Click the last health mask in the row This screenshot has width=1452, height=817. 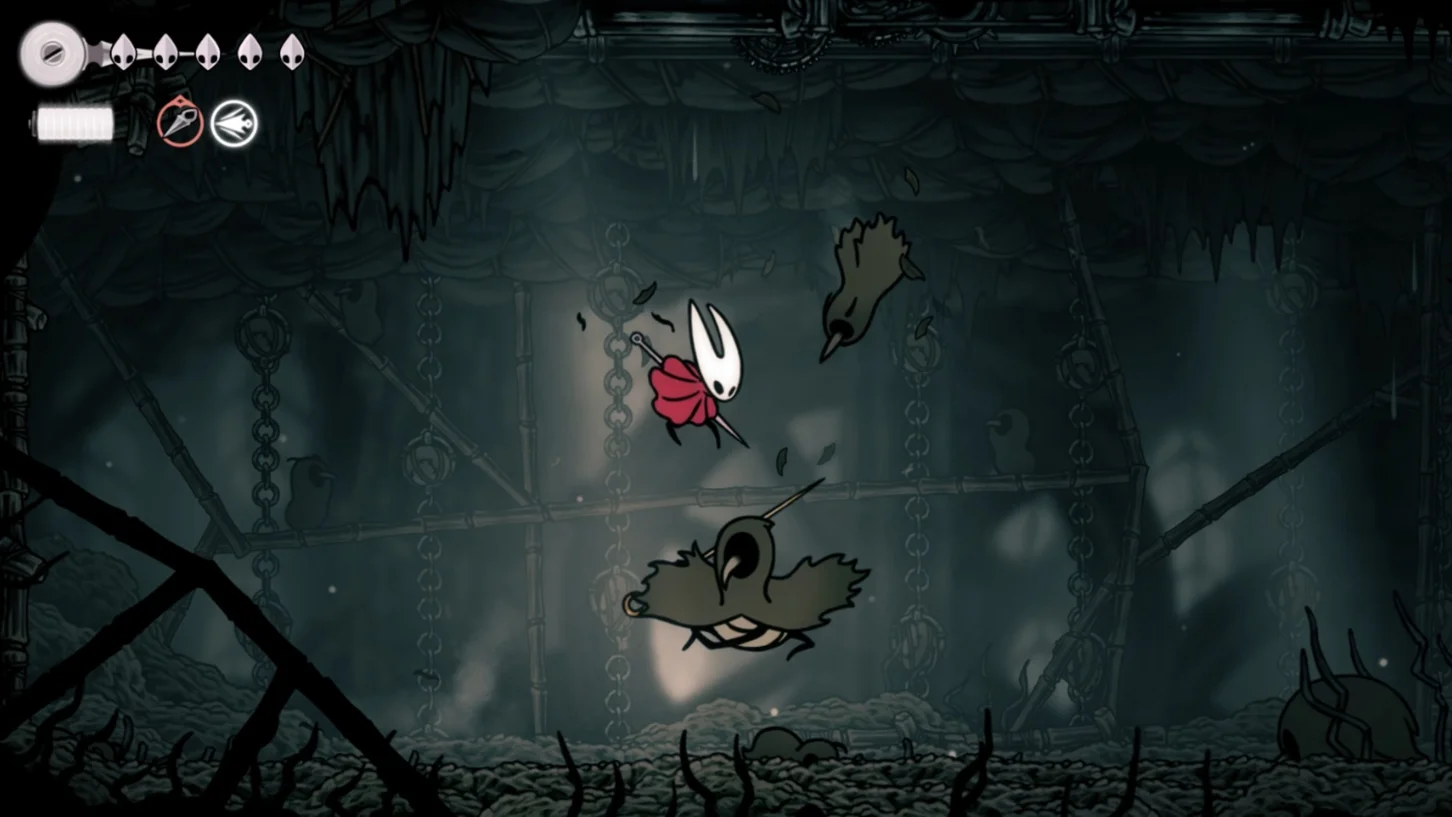(291, 50)
